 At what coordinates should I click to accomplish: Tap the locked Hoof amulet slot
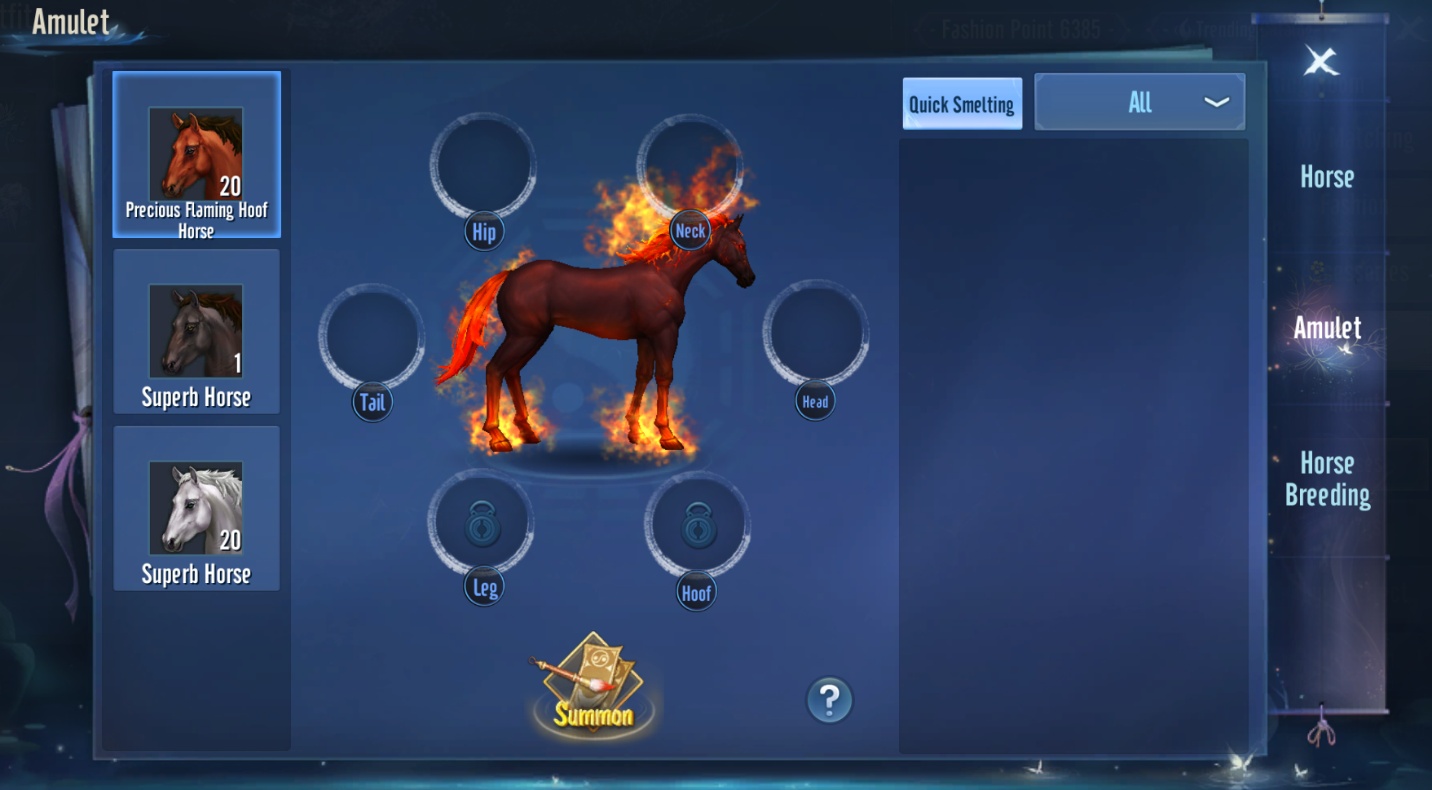tap(697, 524)
